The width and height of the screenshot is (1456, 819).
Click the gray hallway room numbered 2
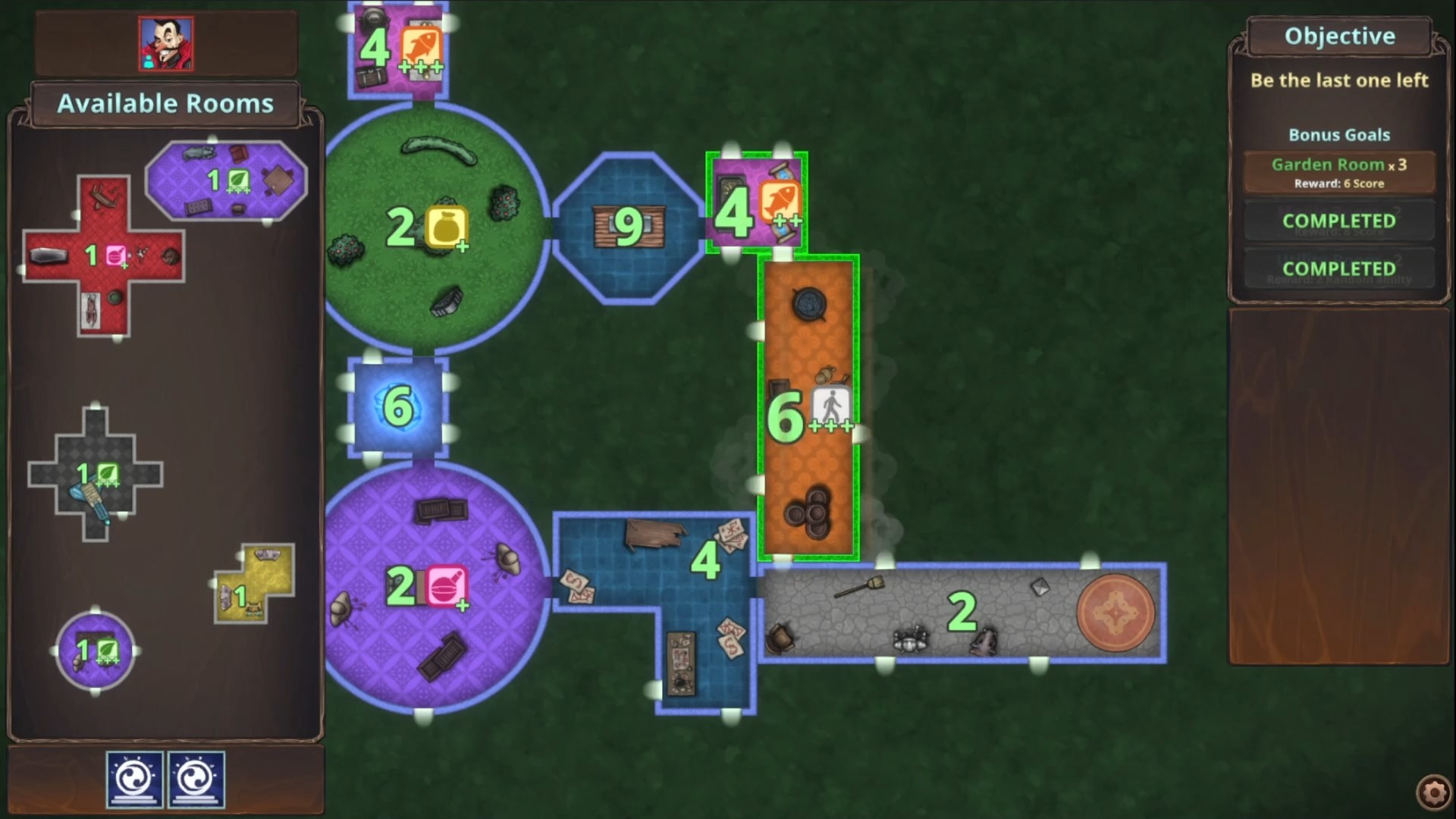tap(963, 610)
